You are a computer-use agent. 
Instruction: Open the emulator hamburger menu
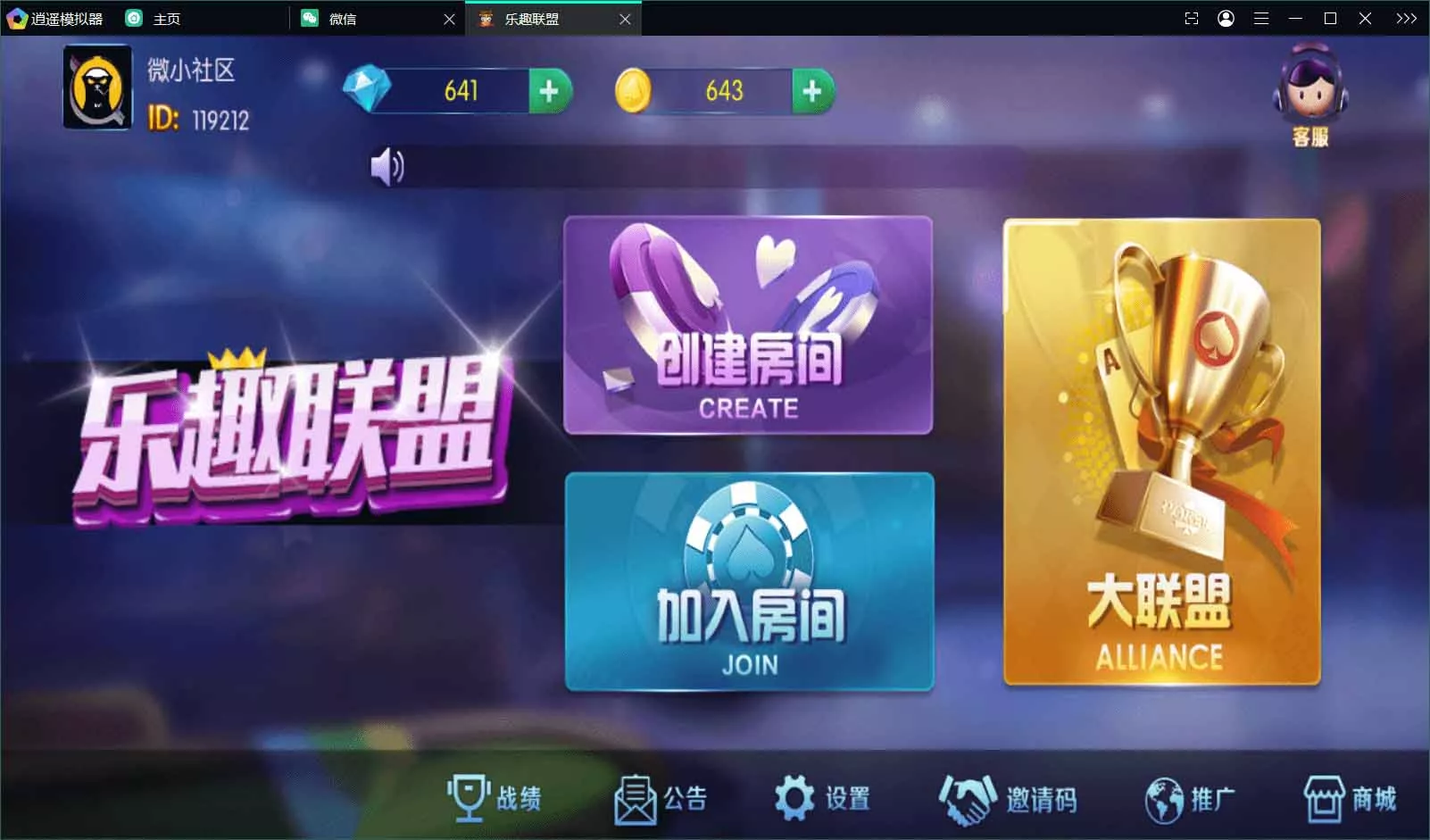(1262, 18)
